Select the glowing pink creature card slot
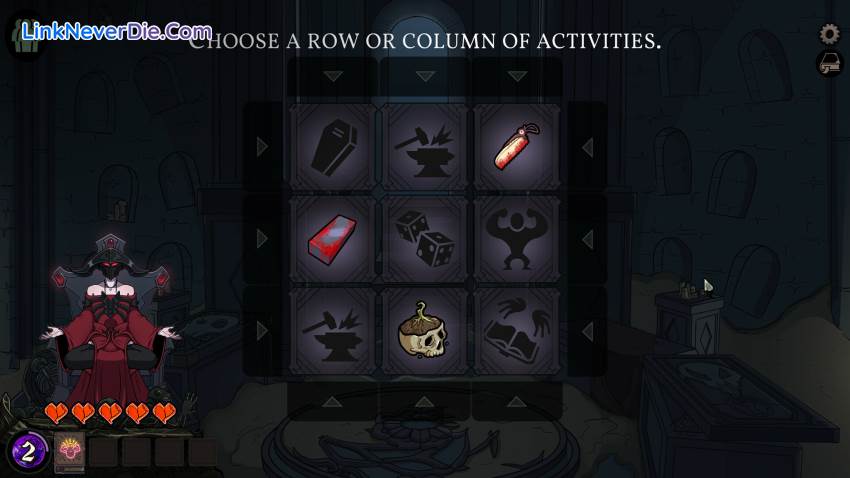The width and height of the screenshot is (850, 478). 69,452
